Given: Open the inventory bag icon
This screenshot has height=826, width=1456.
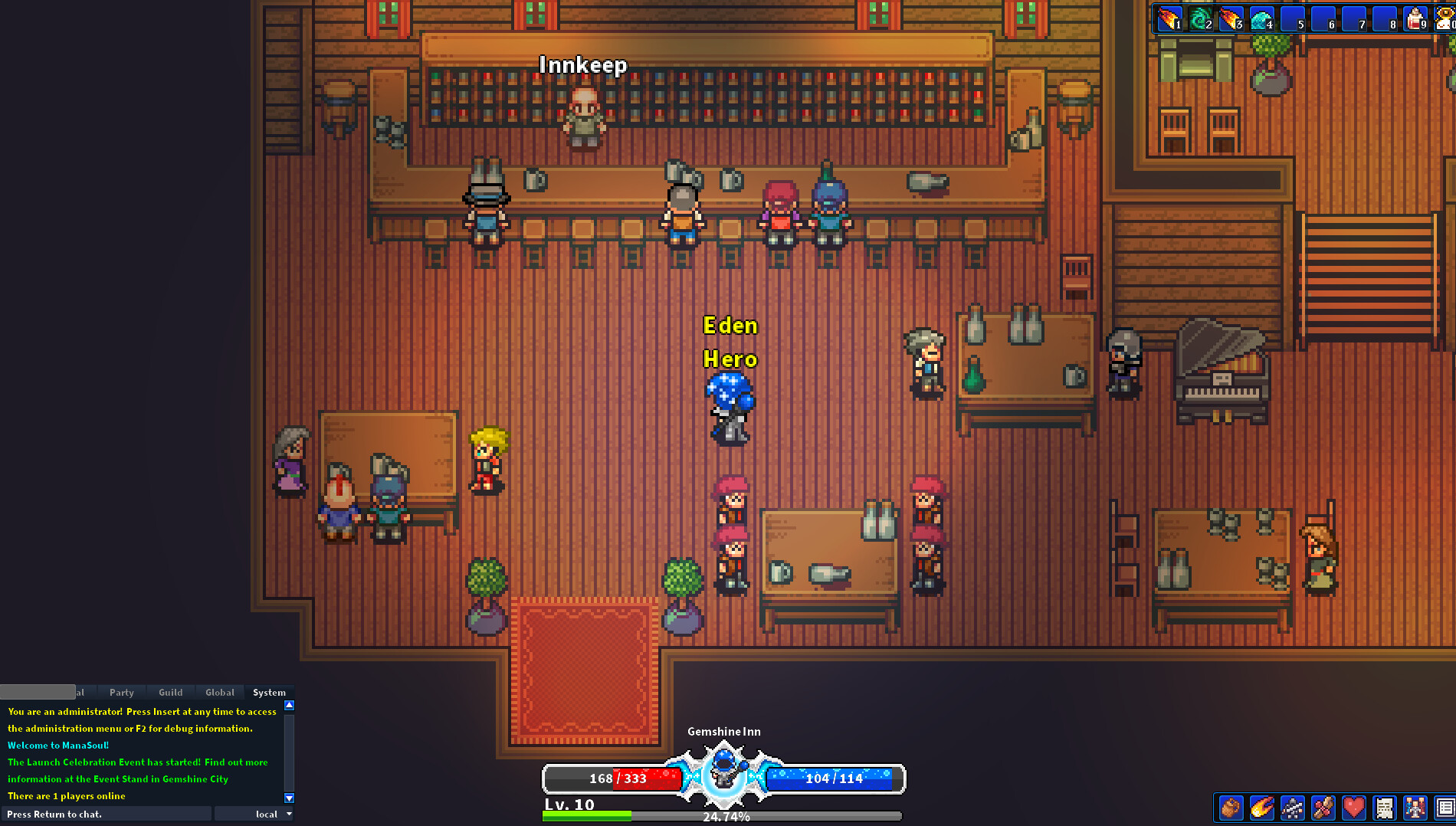Looking at the screenshot, I should (1231, 808).
